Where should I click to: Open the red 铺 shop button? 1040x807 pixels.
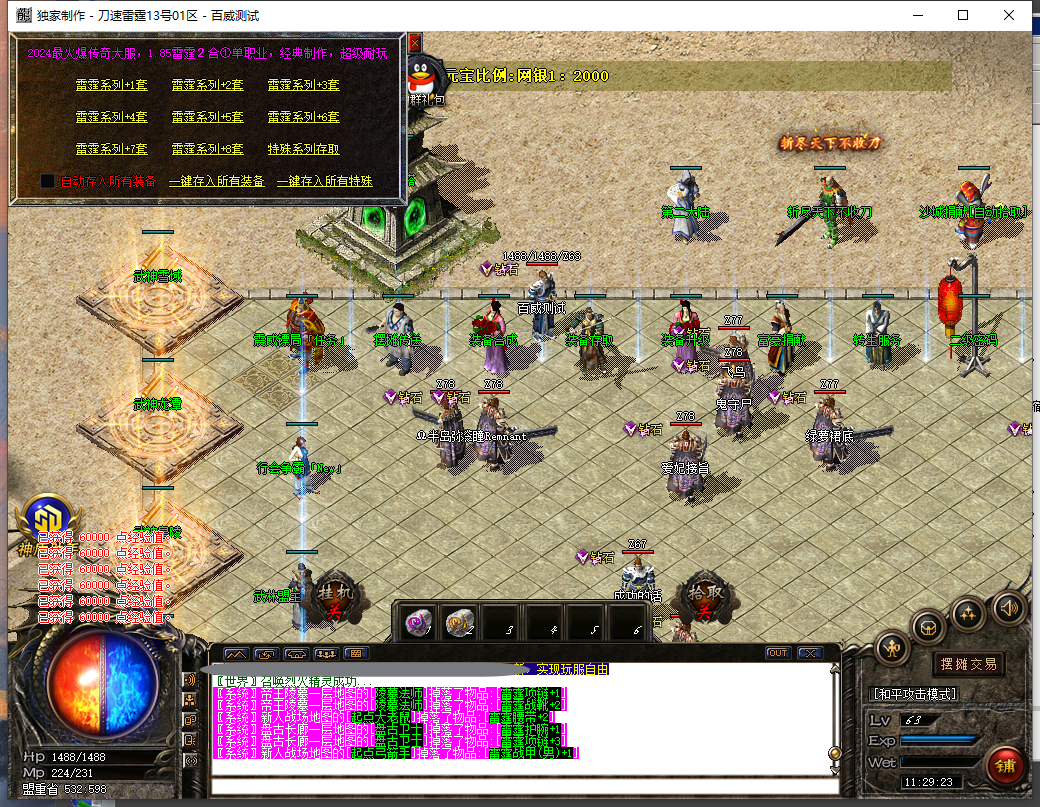point(1004,765)
